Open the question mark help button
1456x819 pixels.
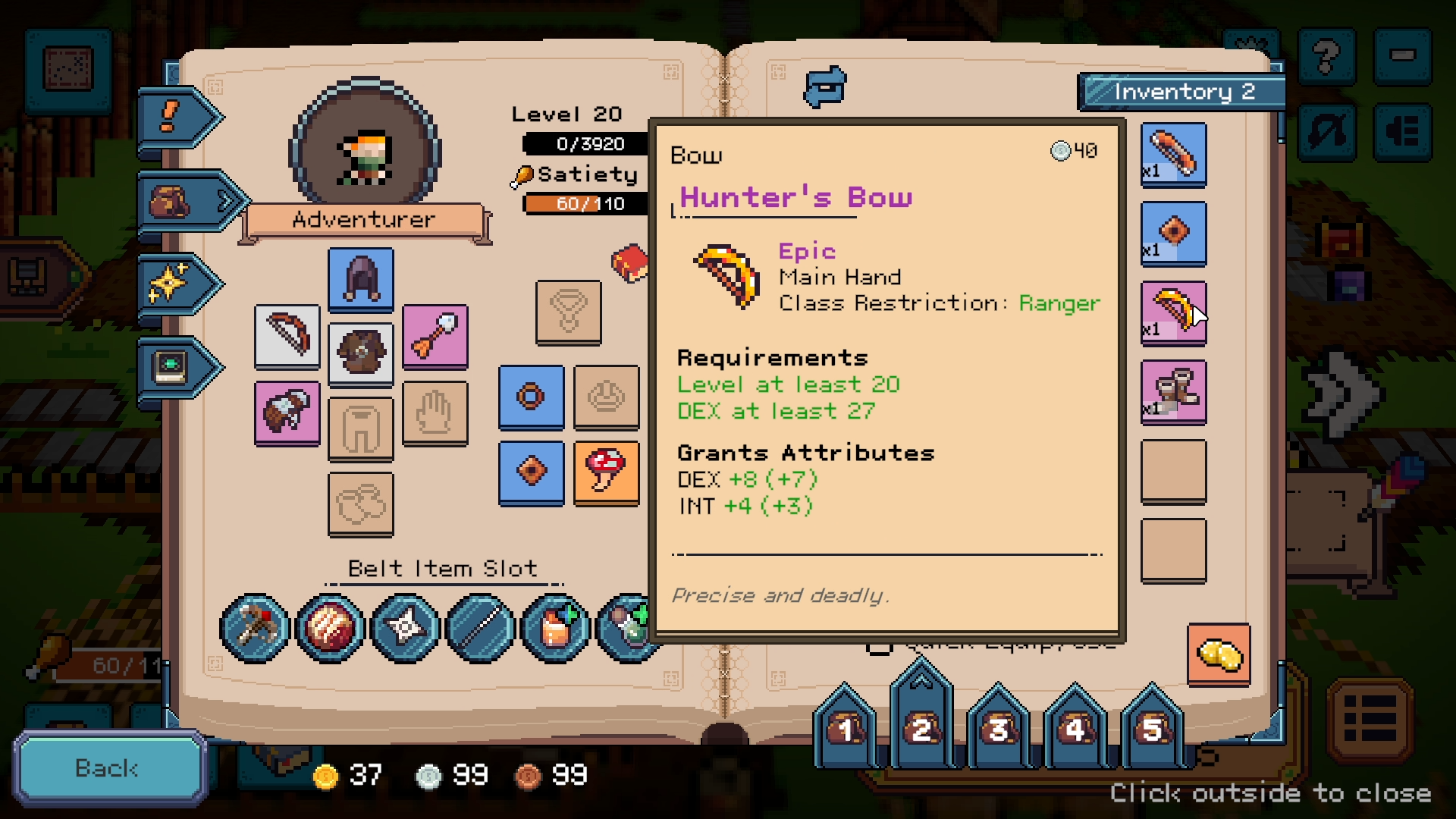click(x=1326, y=57)
